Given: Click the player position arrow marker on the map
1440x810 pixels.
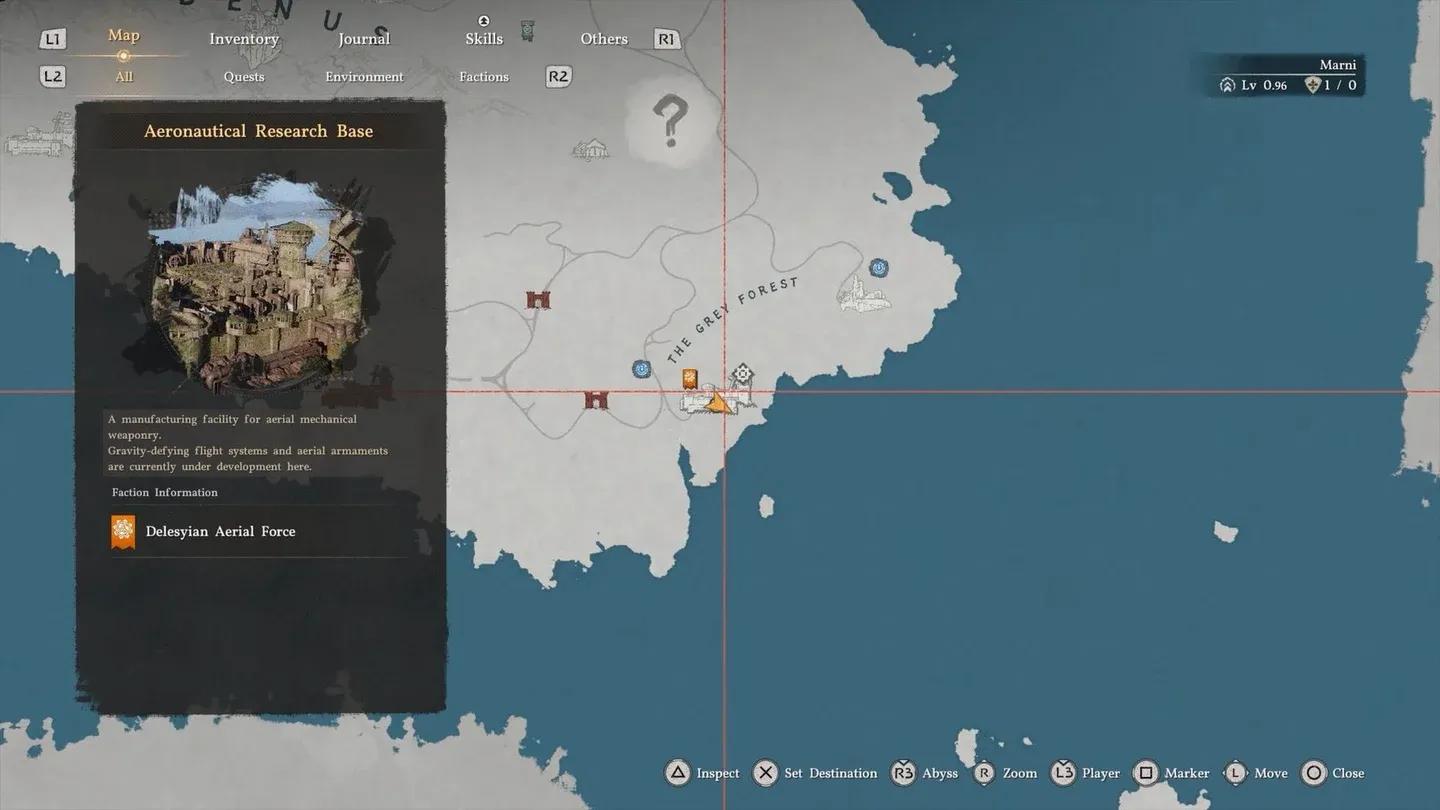Looking at the screenshot, I should pos(719,402).
